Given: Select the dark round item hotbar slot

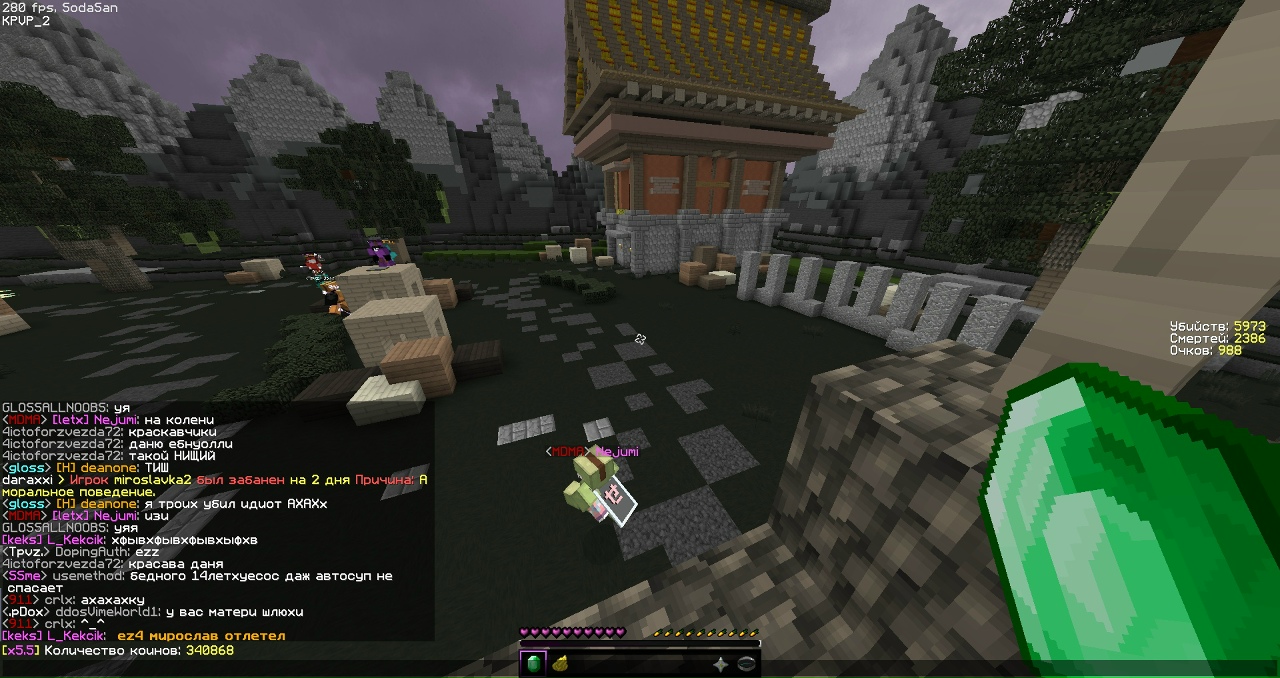Looking at the screenshot, I should point(746,664).
